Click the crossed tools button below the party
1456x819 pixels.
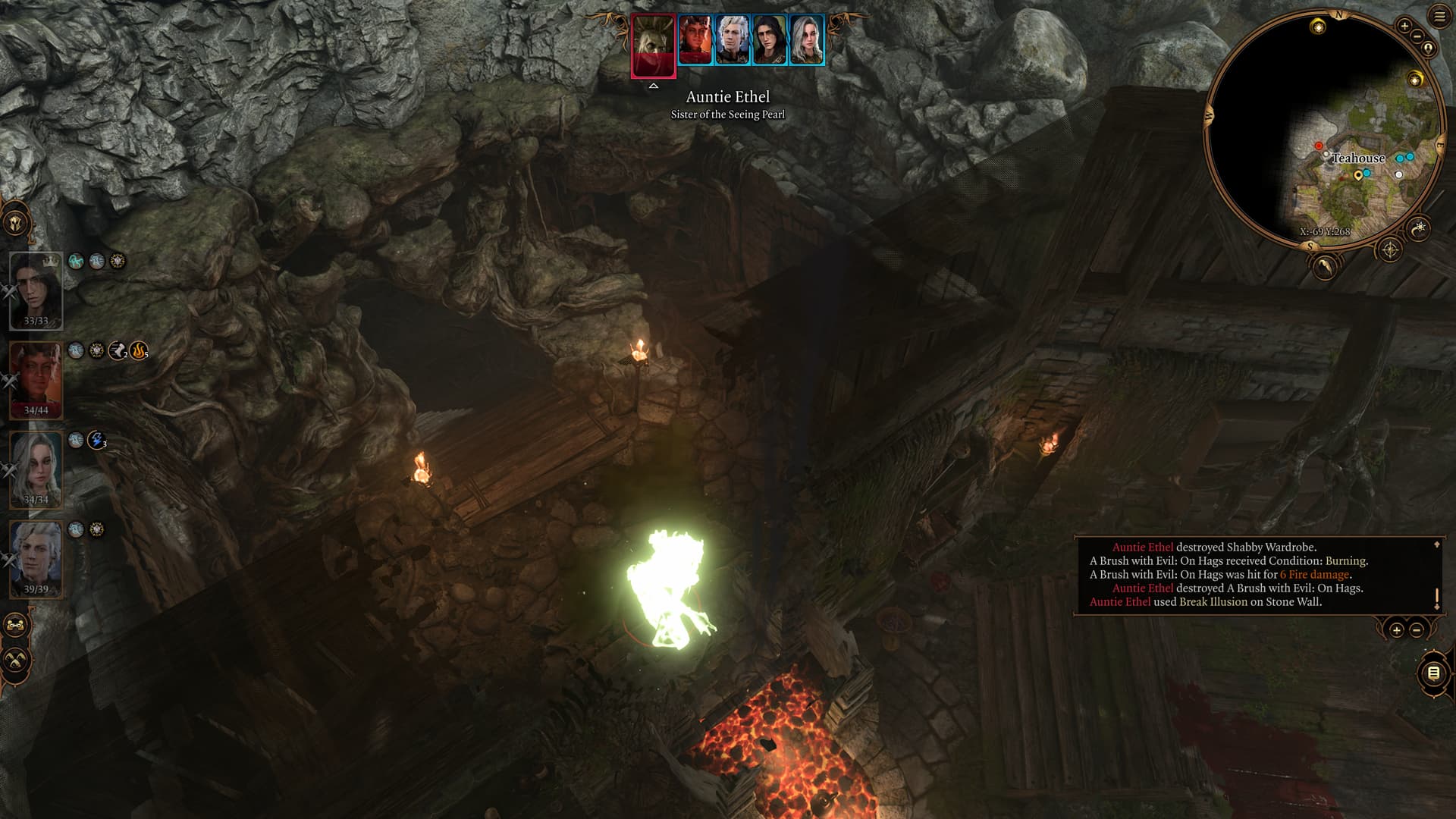point(16,660)
